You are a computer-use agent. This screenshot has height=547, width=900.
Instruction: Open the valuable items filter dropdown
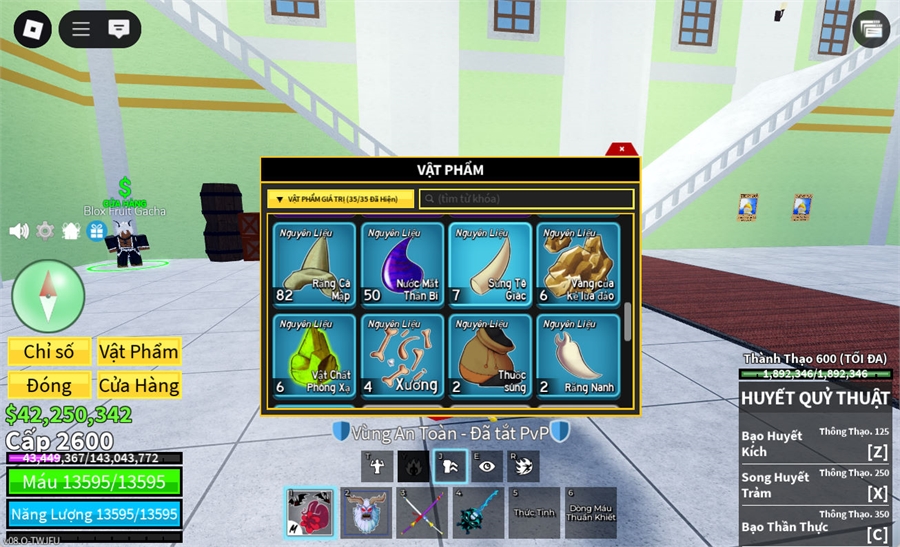(x=340, y=199)
